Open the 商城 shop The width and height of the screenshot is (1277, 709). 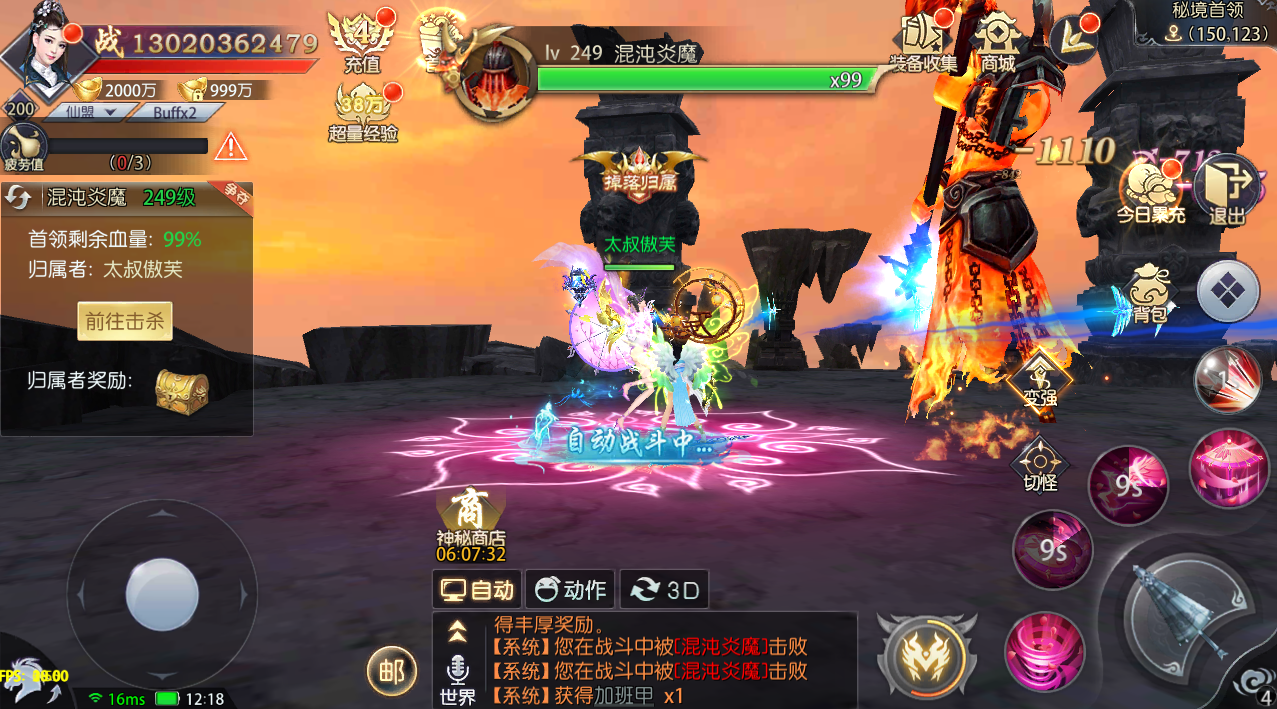click(997, 42)
